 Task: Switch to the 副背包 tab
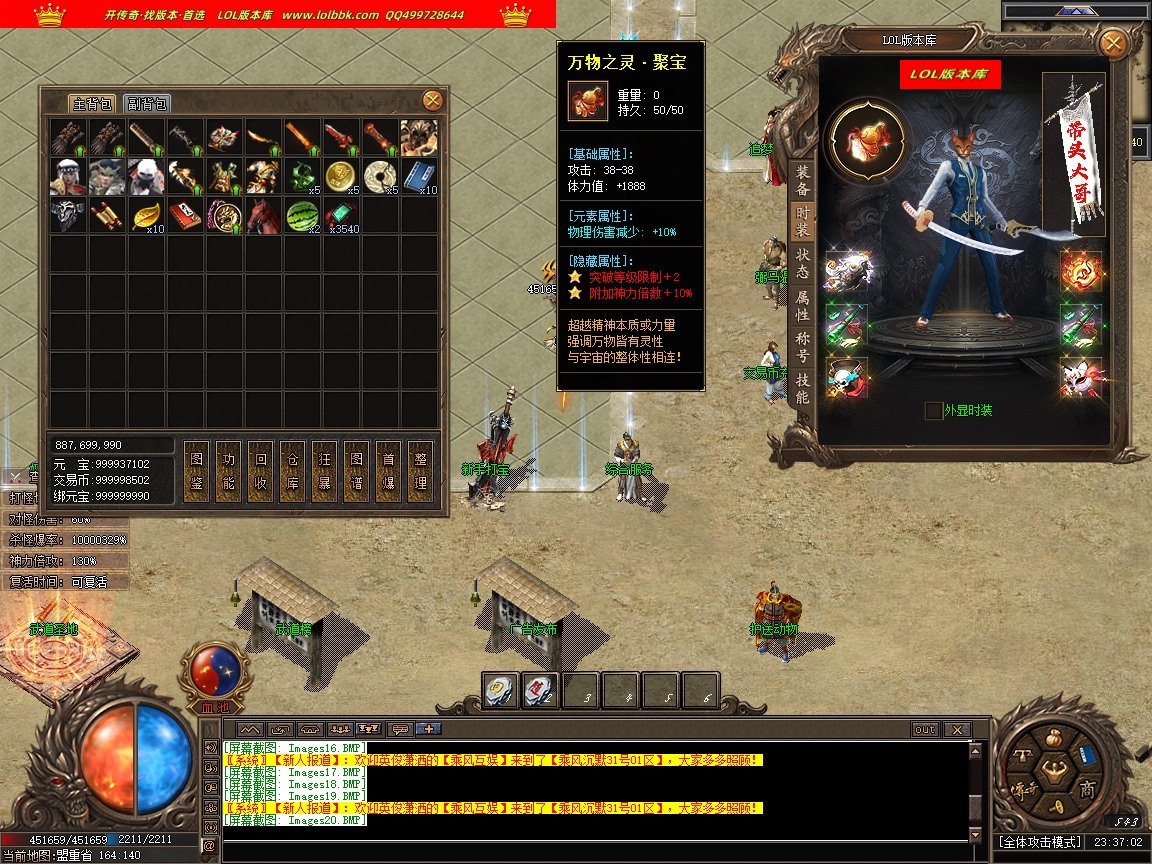point(146,104)
